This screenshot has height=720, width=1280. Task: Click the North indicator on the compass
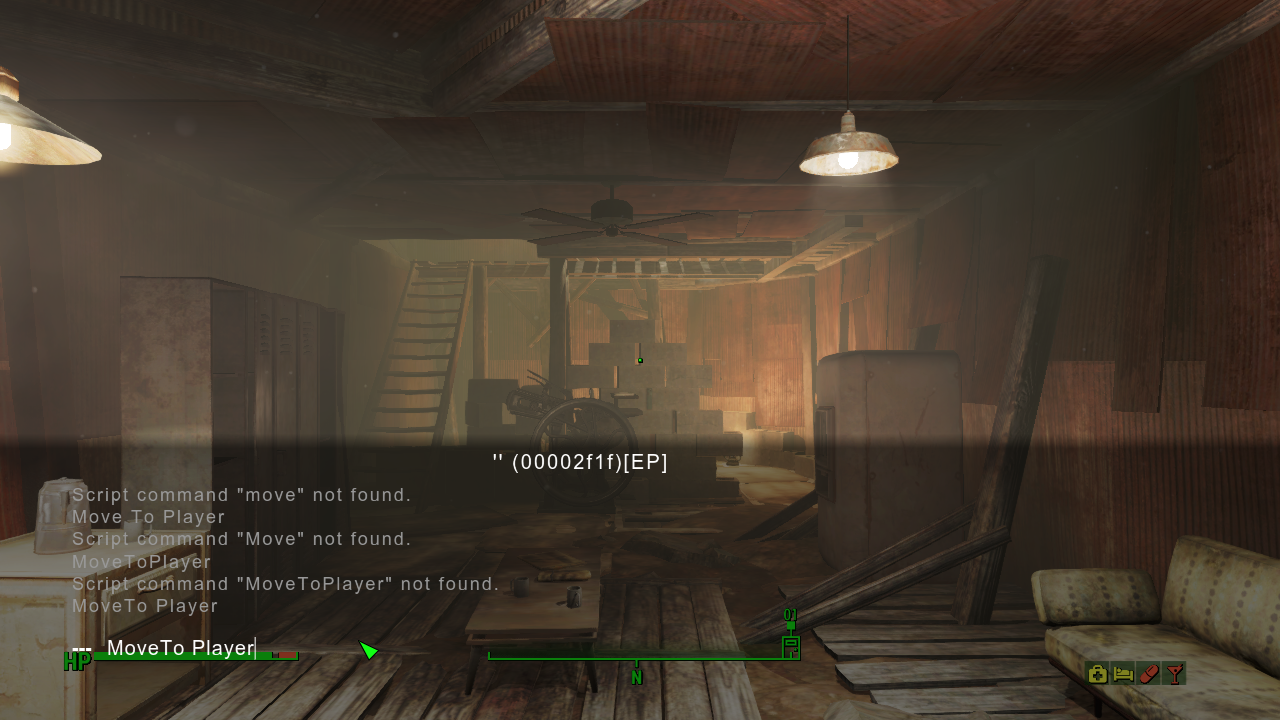pyautogui.click(x=637, y=677)
